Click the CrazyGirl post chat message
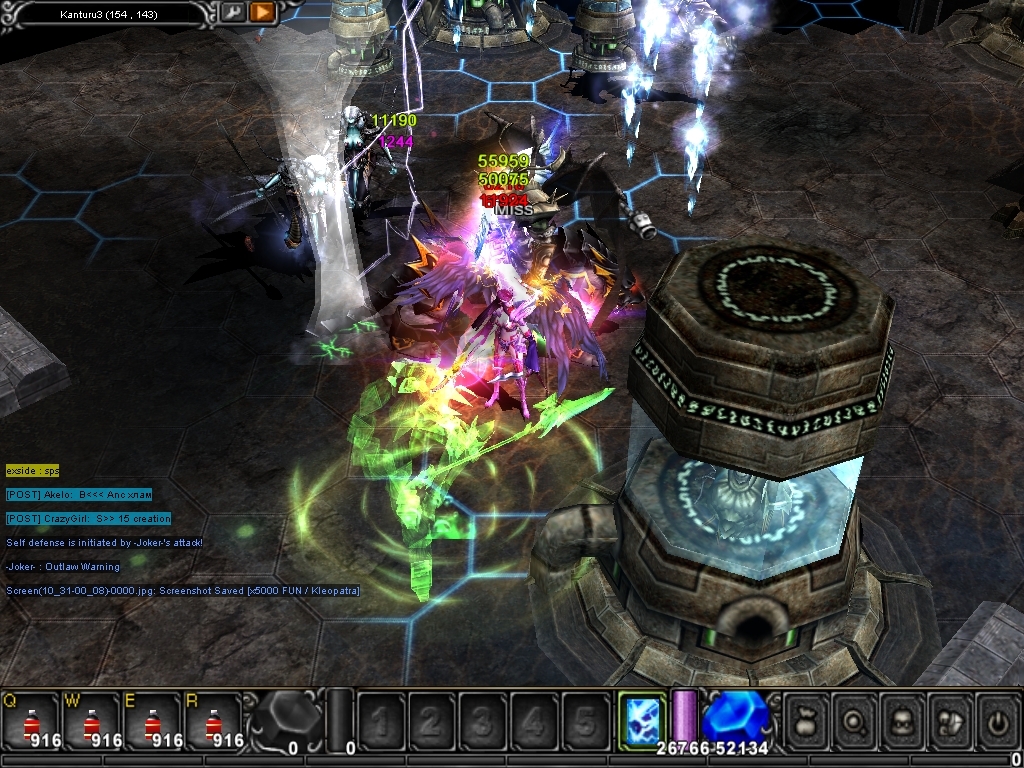Screen dimensions: 1024x768 88,518
